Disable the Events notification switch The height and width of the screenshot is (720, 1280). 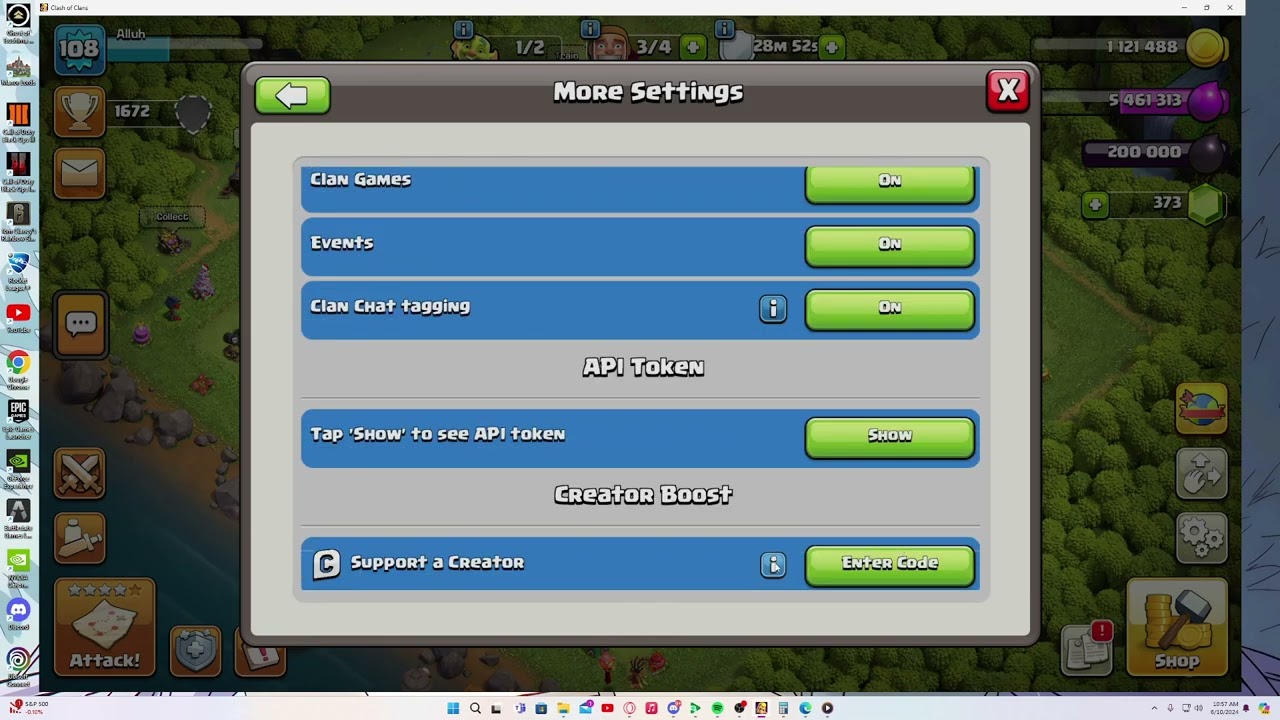(889, 245)
